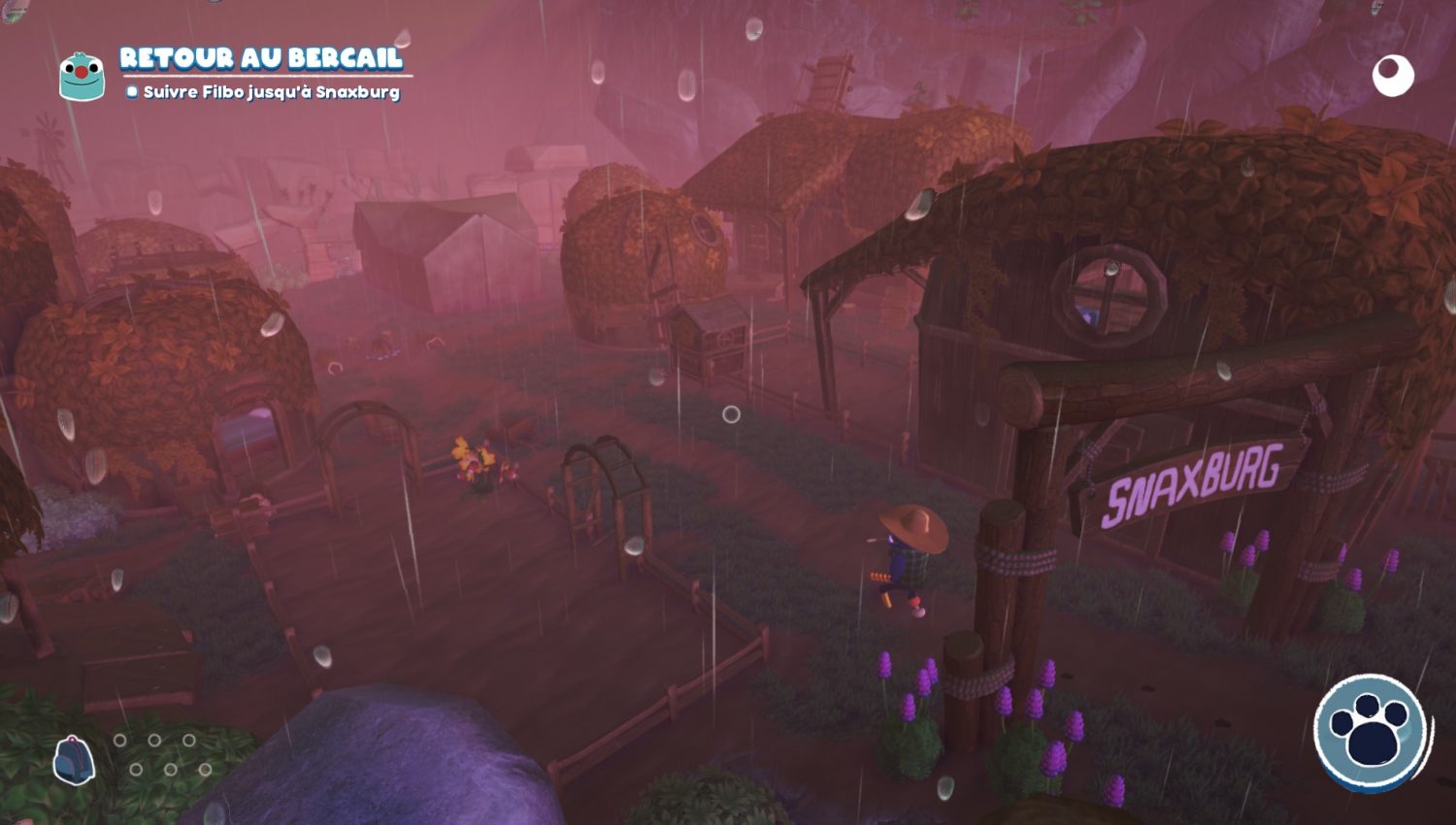1456x825 pixels.
Task: Open the blue backpack inventory icon
Action: point(73,759)
